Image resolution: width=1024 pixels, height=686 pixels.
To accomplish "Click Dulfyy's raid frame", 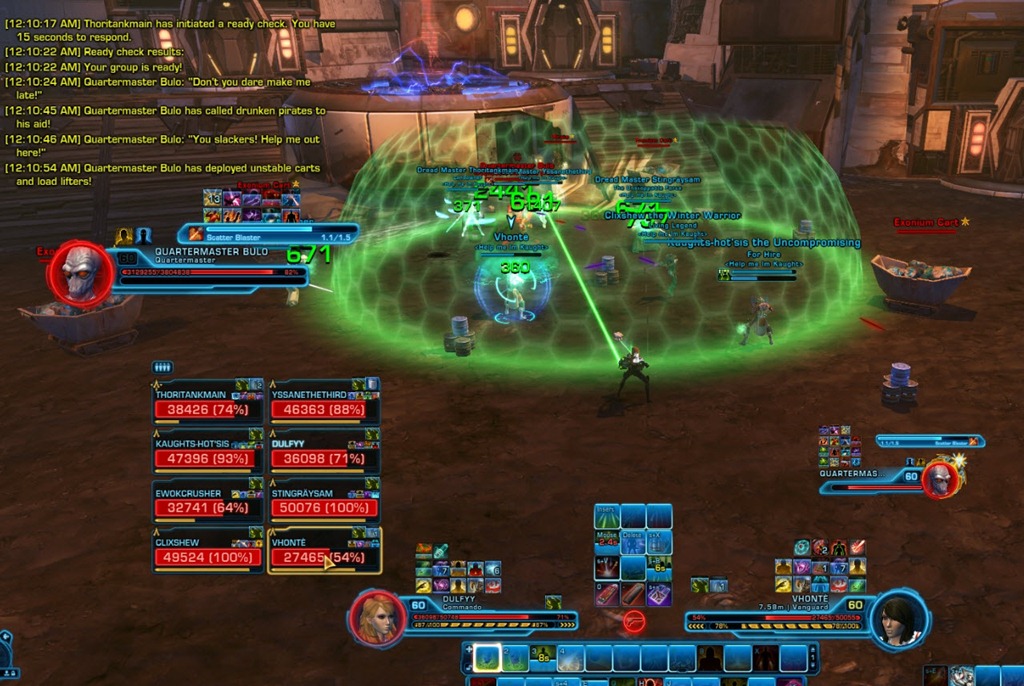I will point(324,453).
